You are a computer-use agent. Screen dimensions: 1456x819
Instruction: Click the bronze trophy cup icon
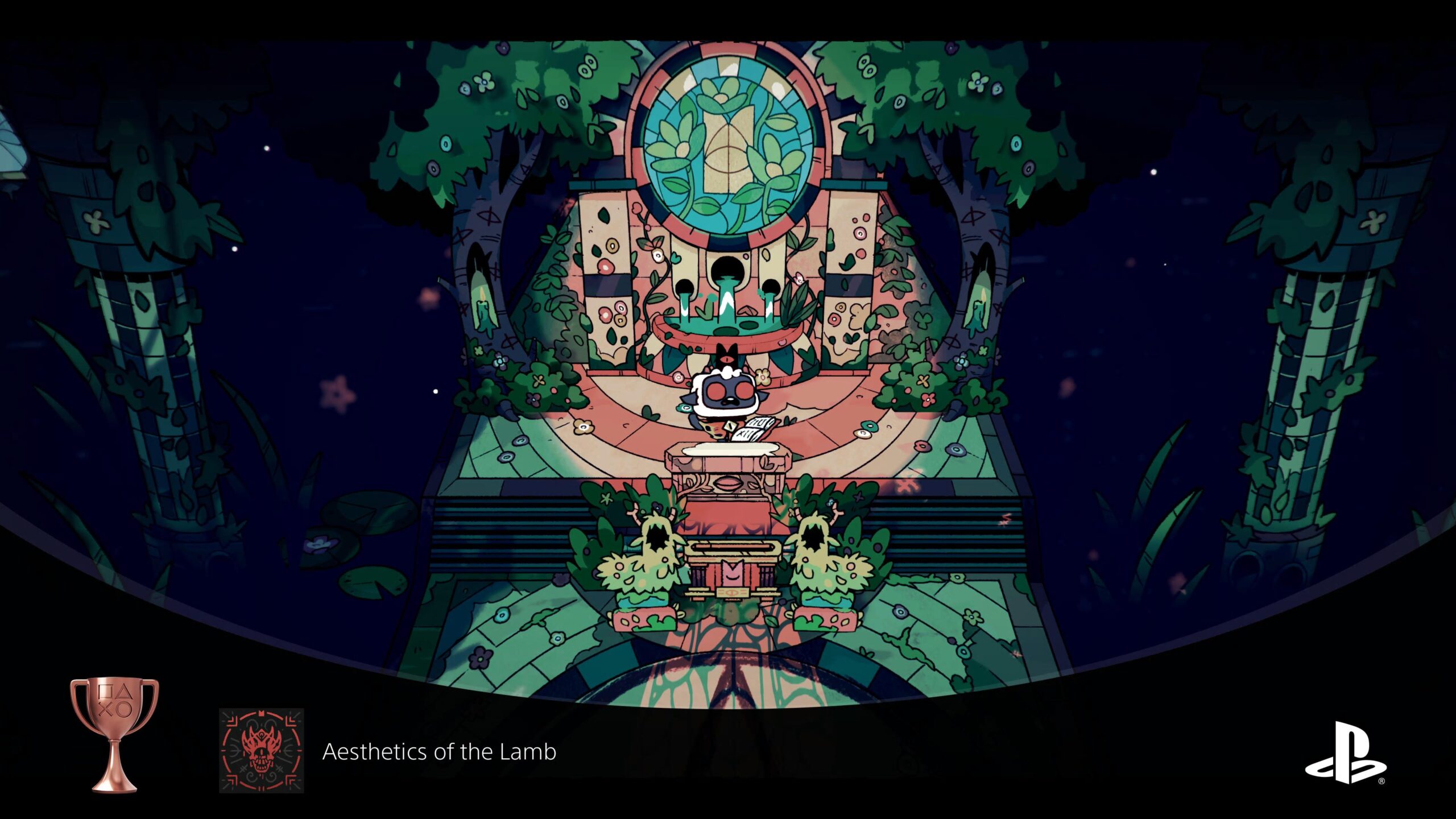114,733
